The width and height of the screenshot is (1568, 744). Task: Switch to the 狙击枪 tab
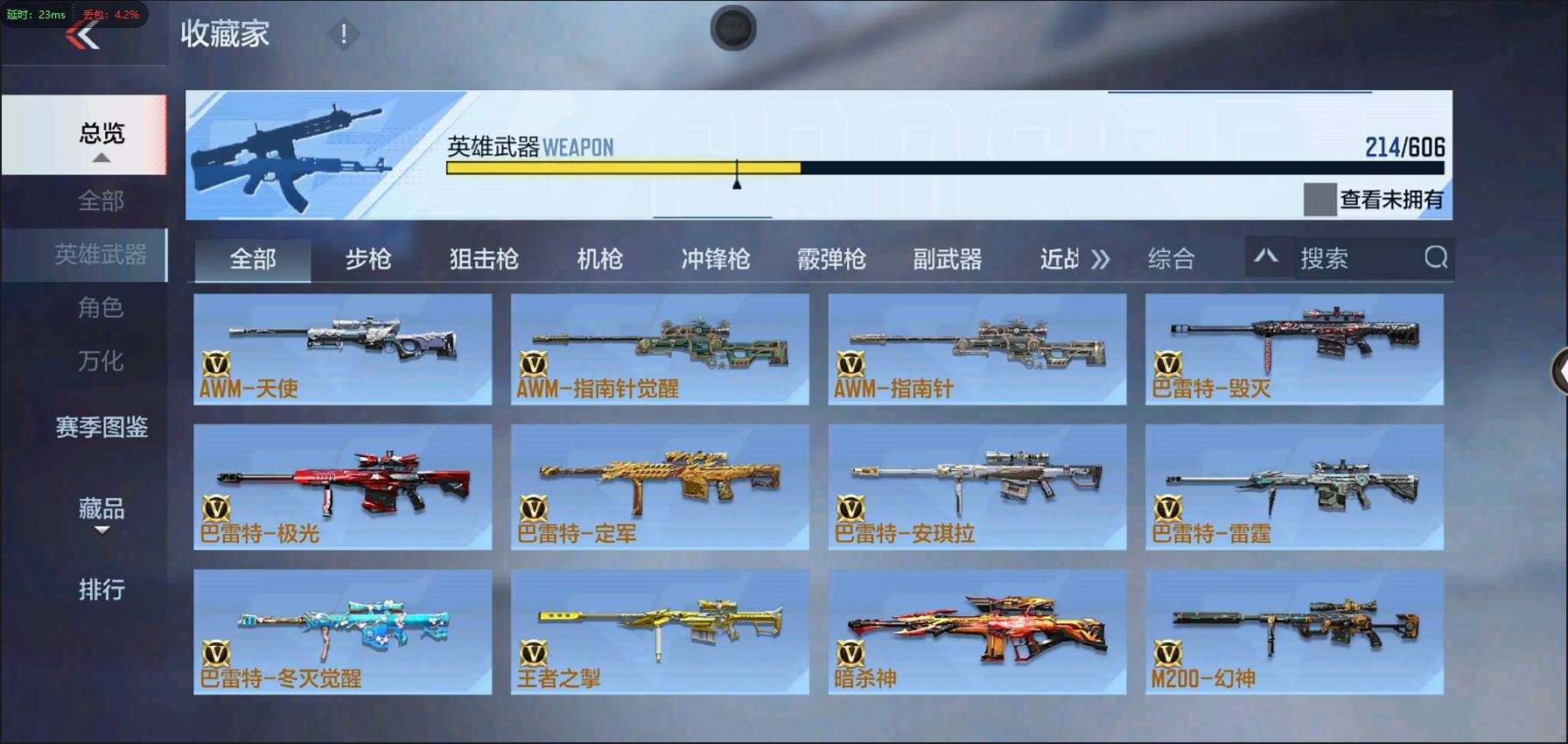(x=484, y=258)
